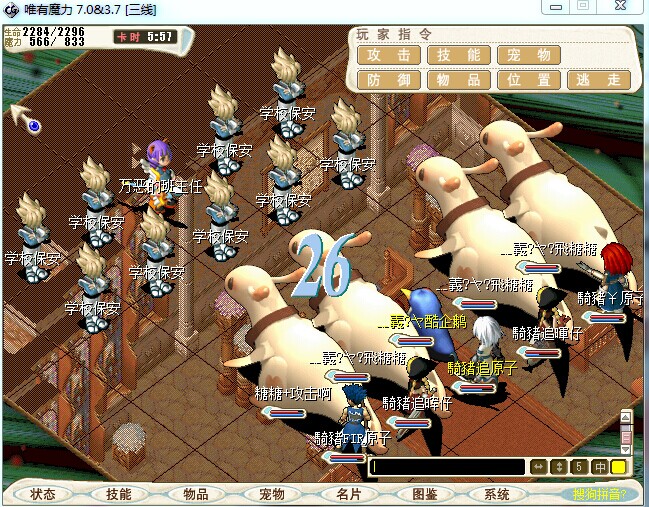Click the yellow chat color swatch
Screen dimensions: 649x507
(618, 467)
